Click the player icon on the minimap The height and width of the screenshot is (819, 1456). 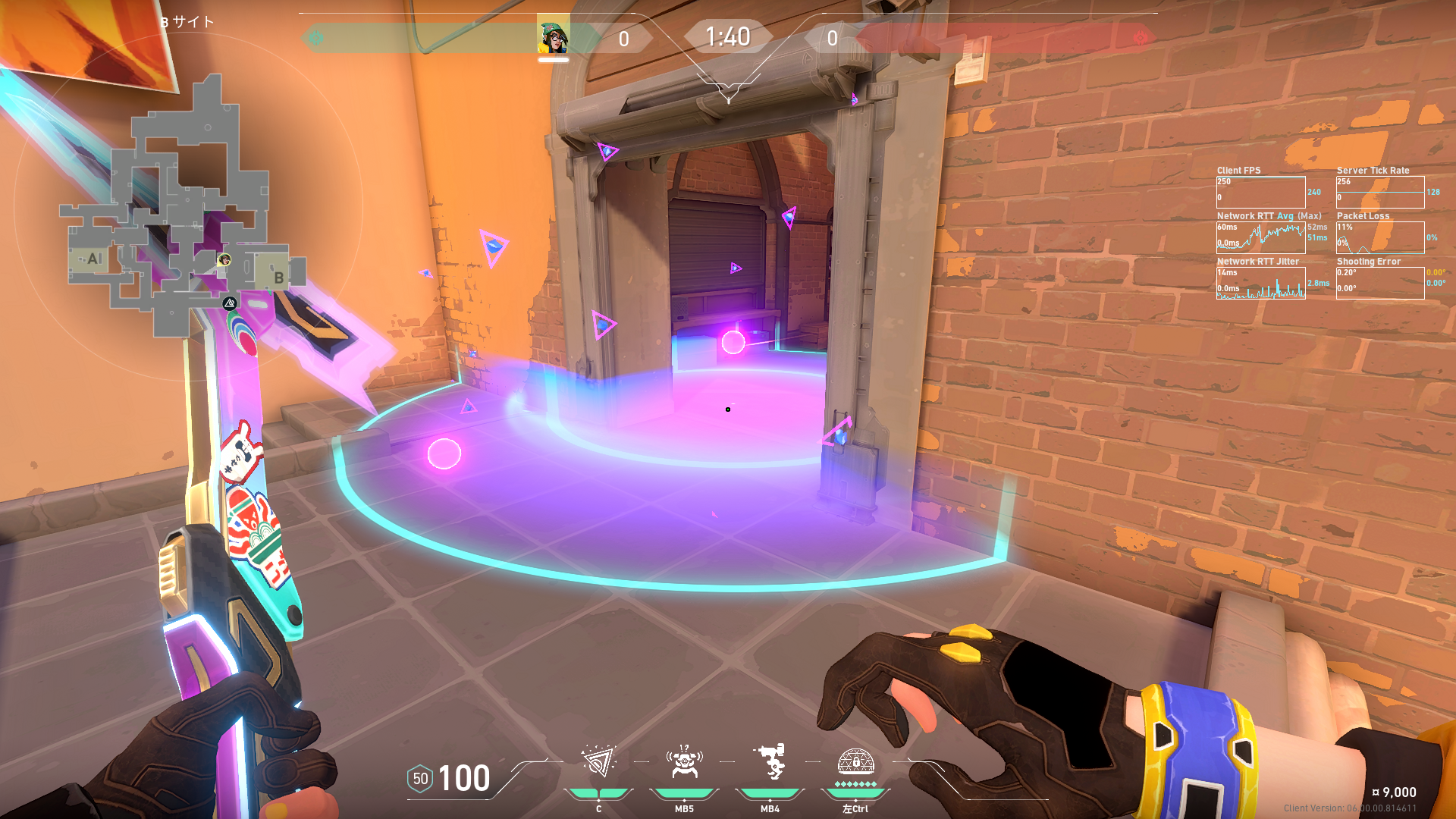tap(224, 260)
